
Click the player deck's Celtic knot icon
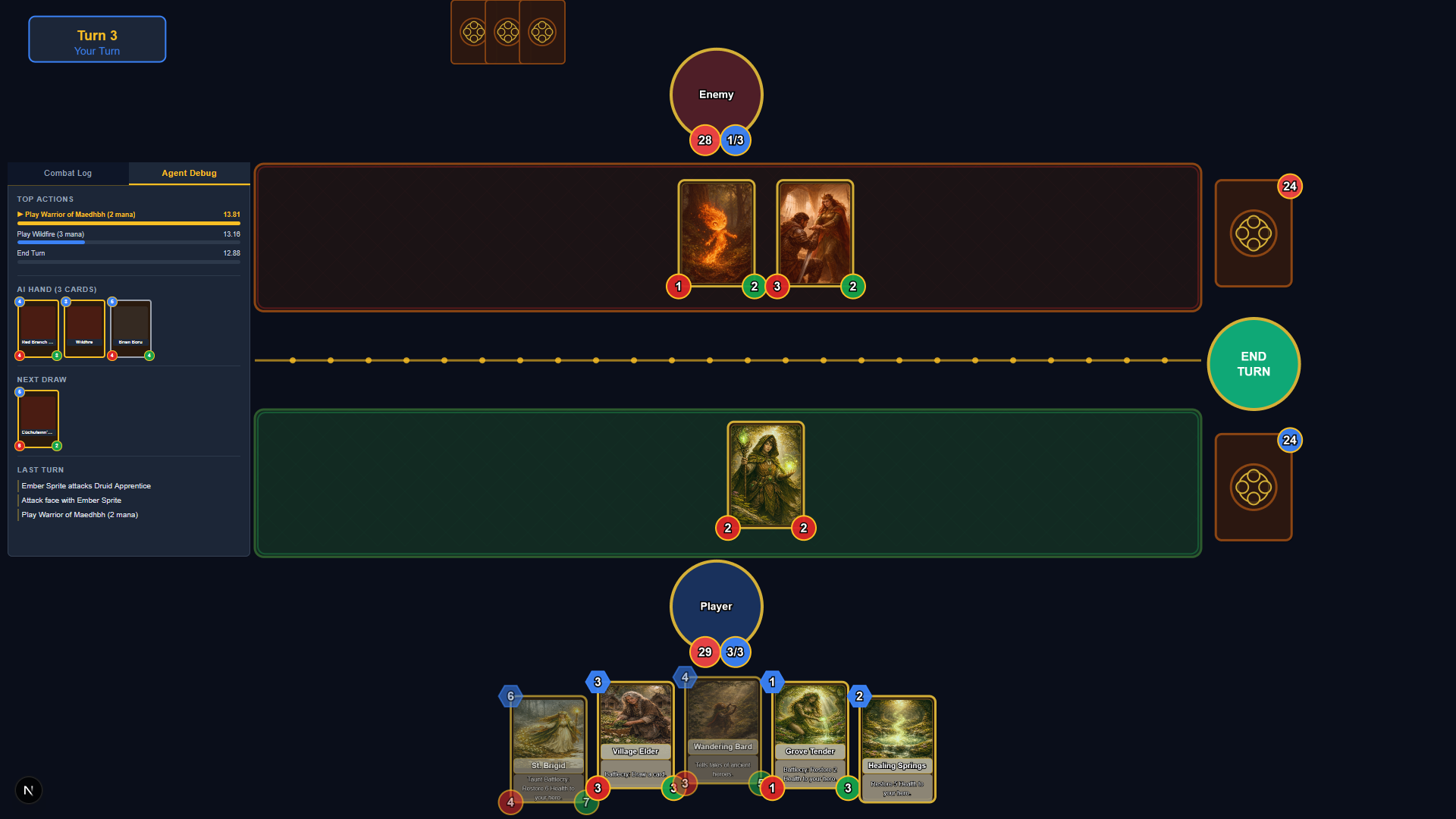[1253, 487]
